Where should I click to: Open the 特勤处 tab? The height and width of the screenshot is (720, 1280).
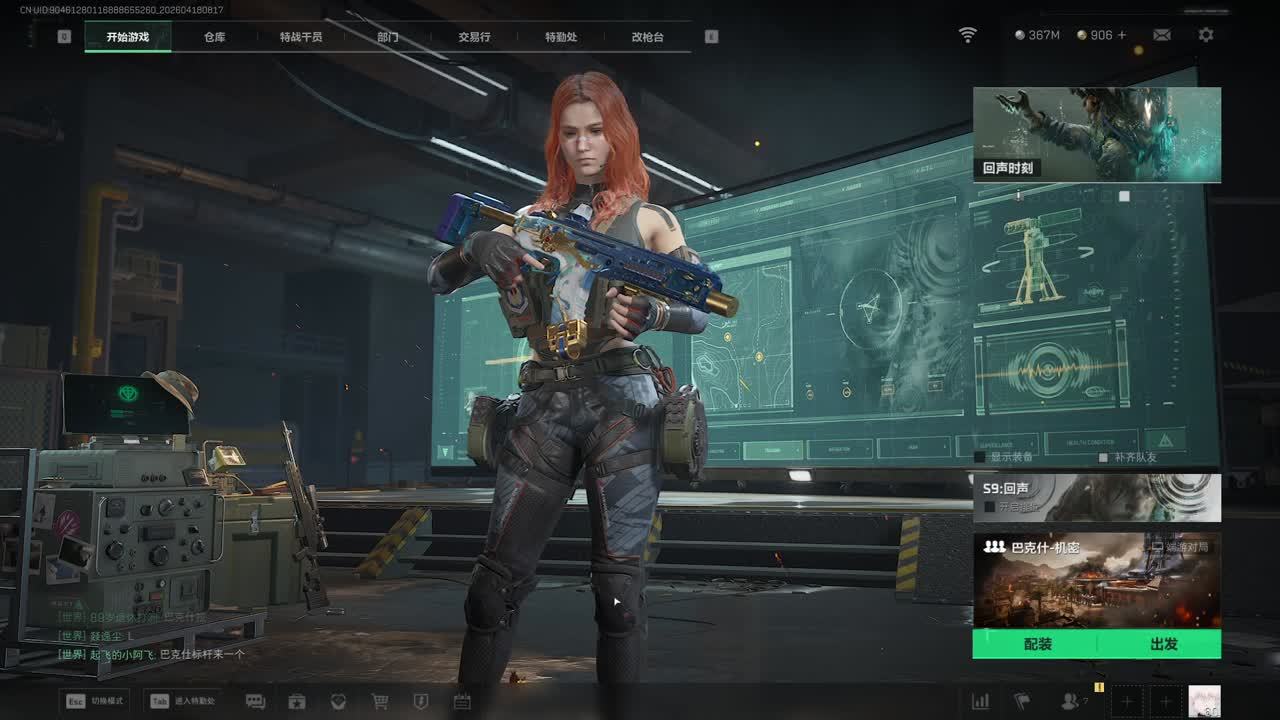(561, 37)
